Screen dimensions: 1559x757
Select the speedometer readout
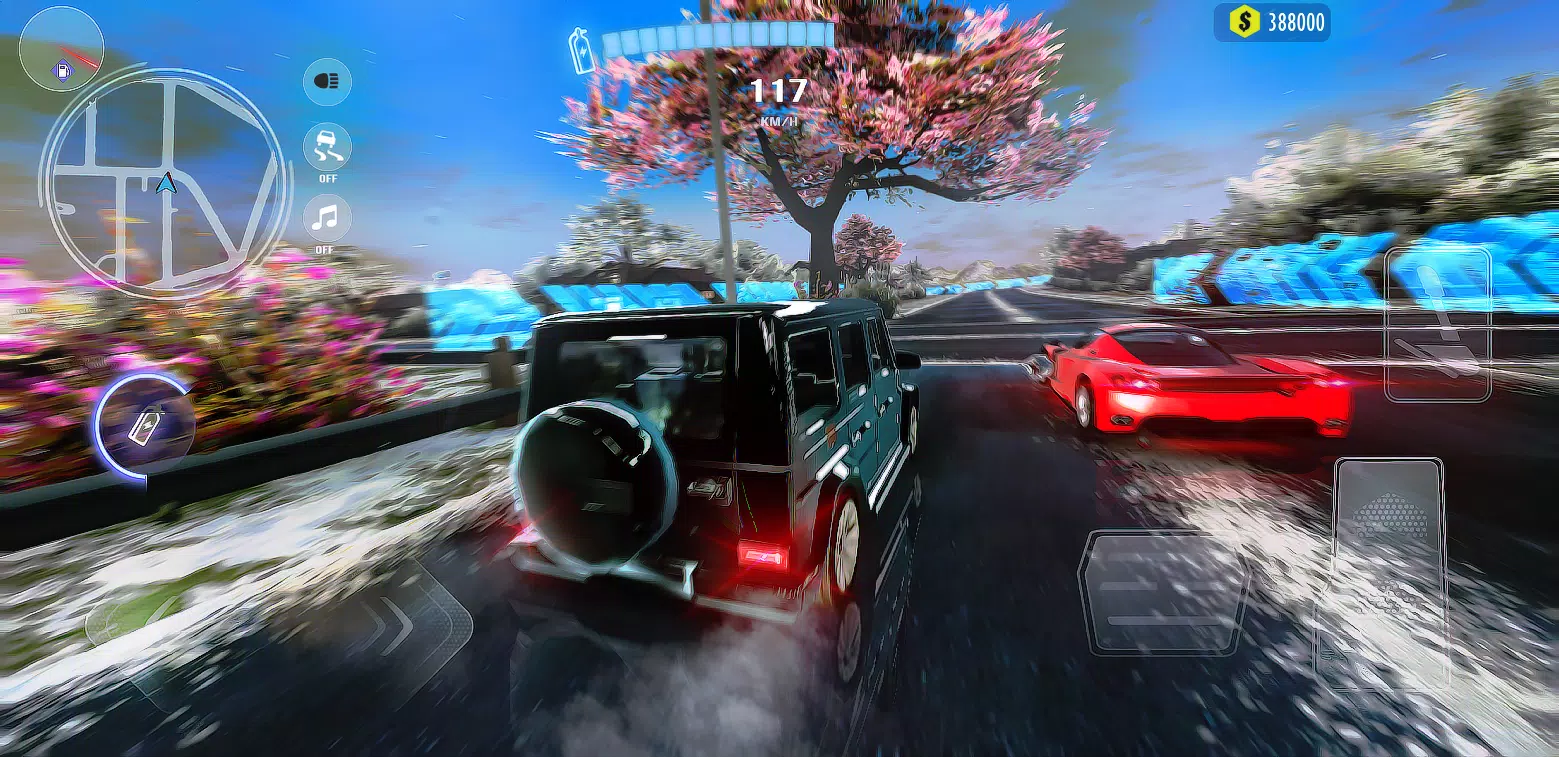[779, 95]
